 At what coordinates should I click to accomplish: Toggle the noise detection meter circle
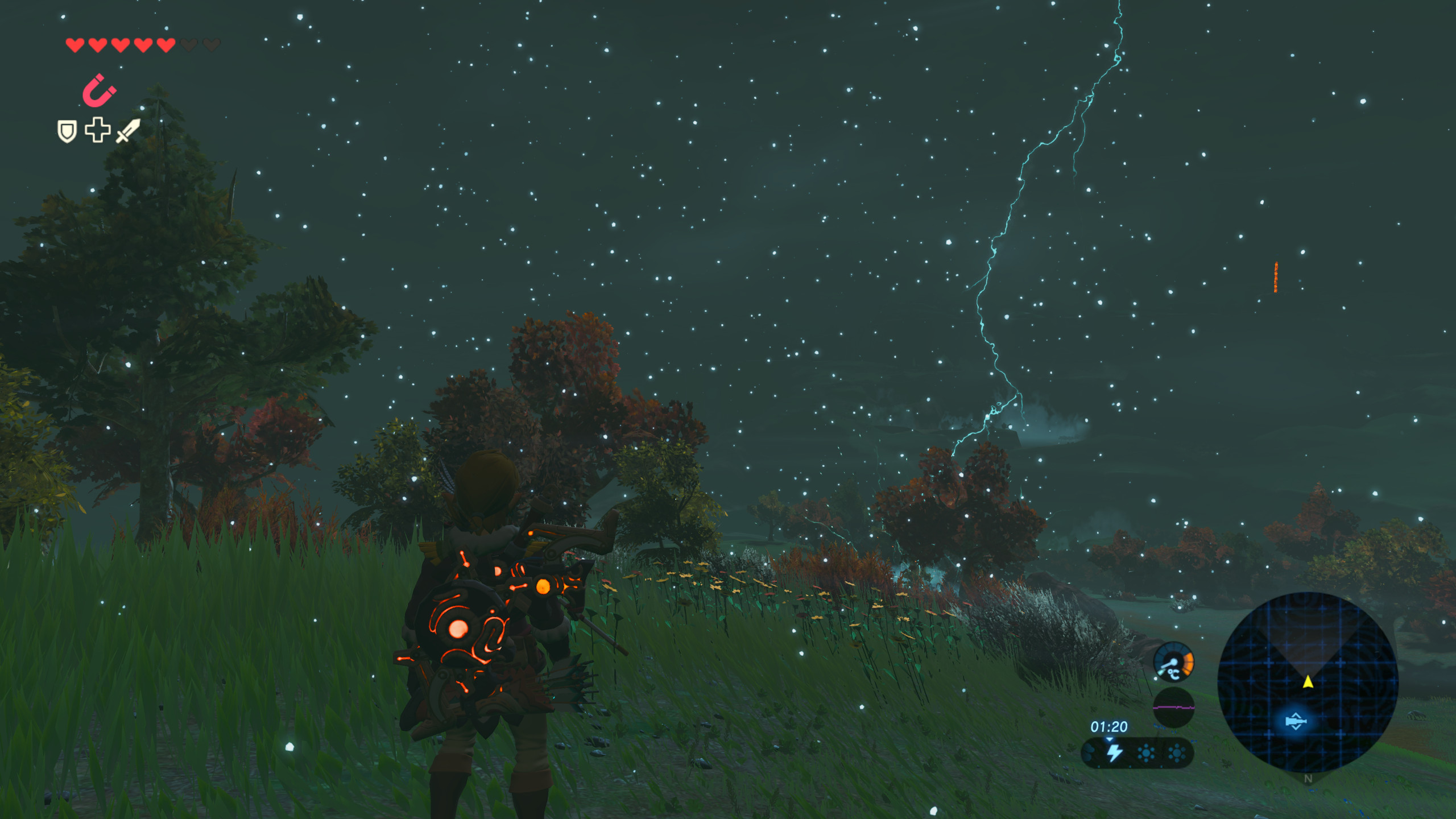coord(1174,707)
